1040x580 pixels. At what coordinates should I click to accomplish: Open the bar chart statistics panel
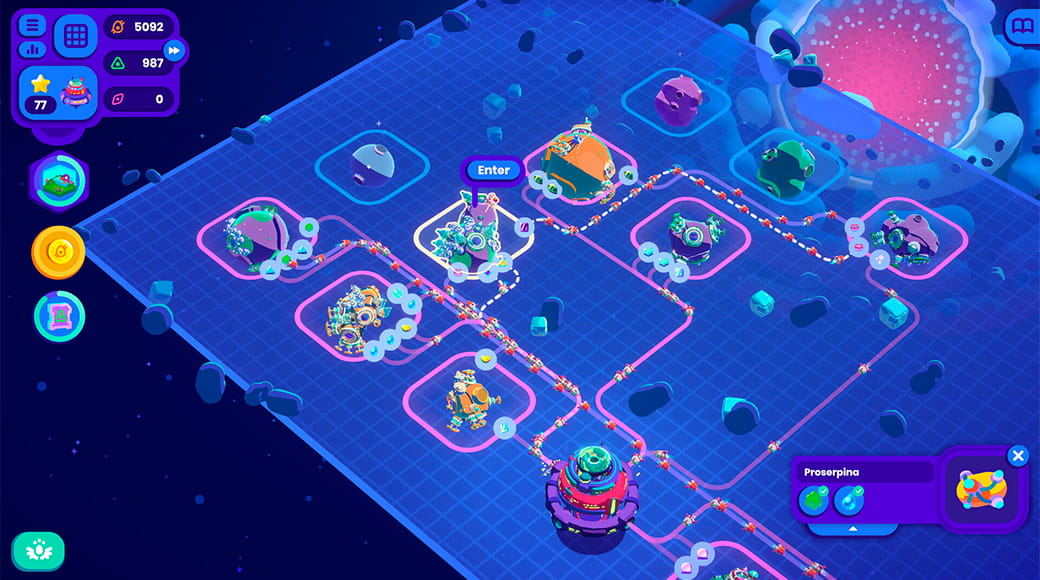(33, 48)
